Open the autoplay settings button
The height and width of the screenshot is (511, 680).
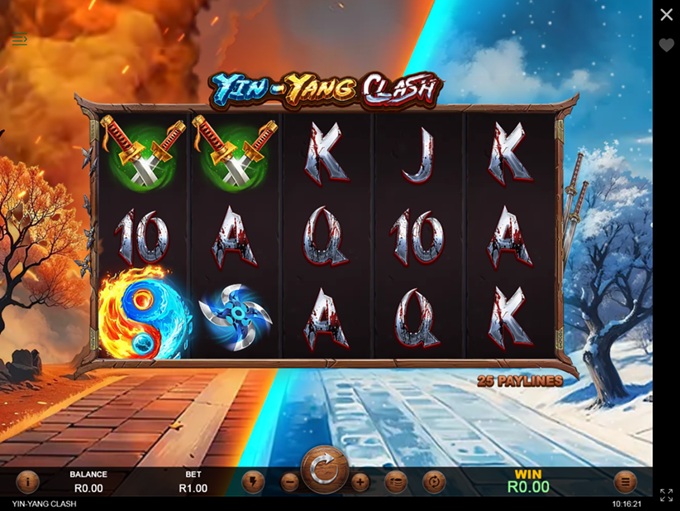click(434, 481)
